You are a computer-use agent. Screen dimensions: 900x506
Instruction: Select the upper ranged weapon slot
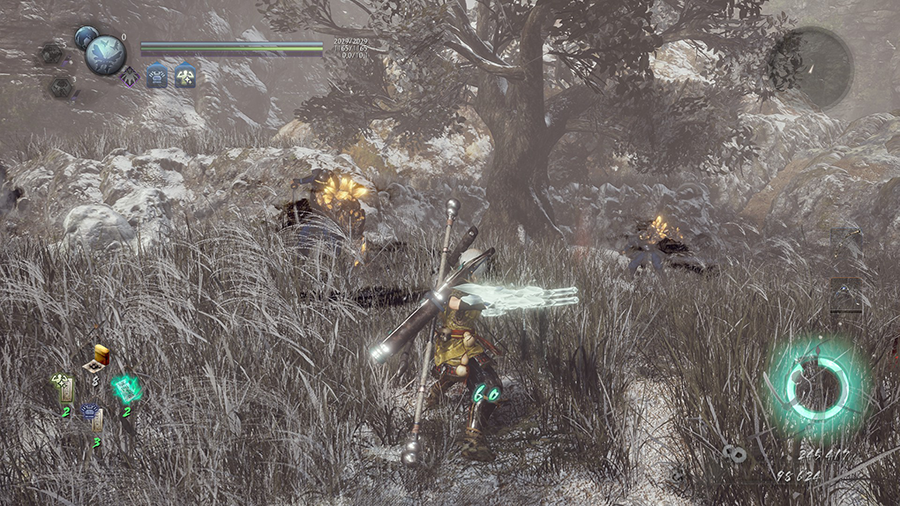pos(845,243)
